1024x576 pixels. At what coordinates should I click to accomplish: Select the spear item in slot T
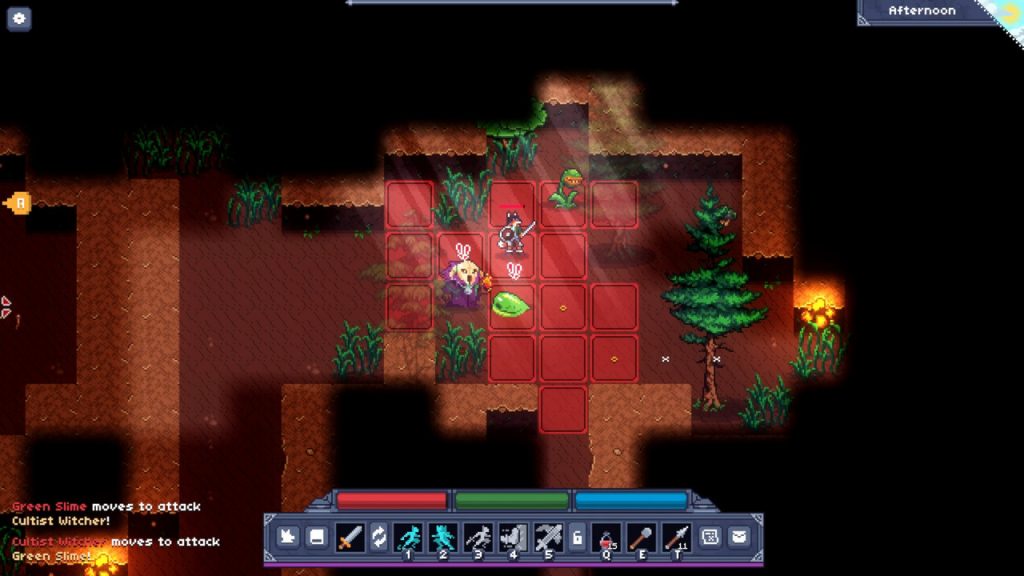676,537
